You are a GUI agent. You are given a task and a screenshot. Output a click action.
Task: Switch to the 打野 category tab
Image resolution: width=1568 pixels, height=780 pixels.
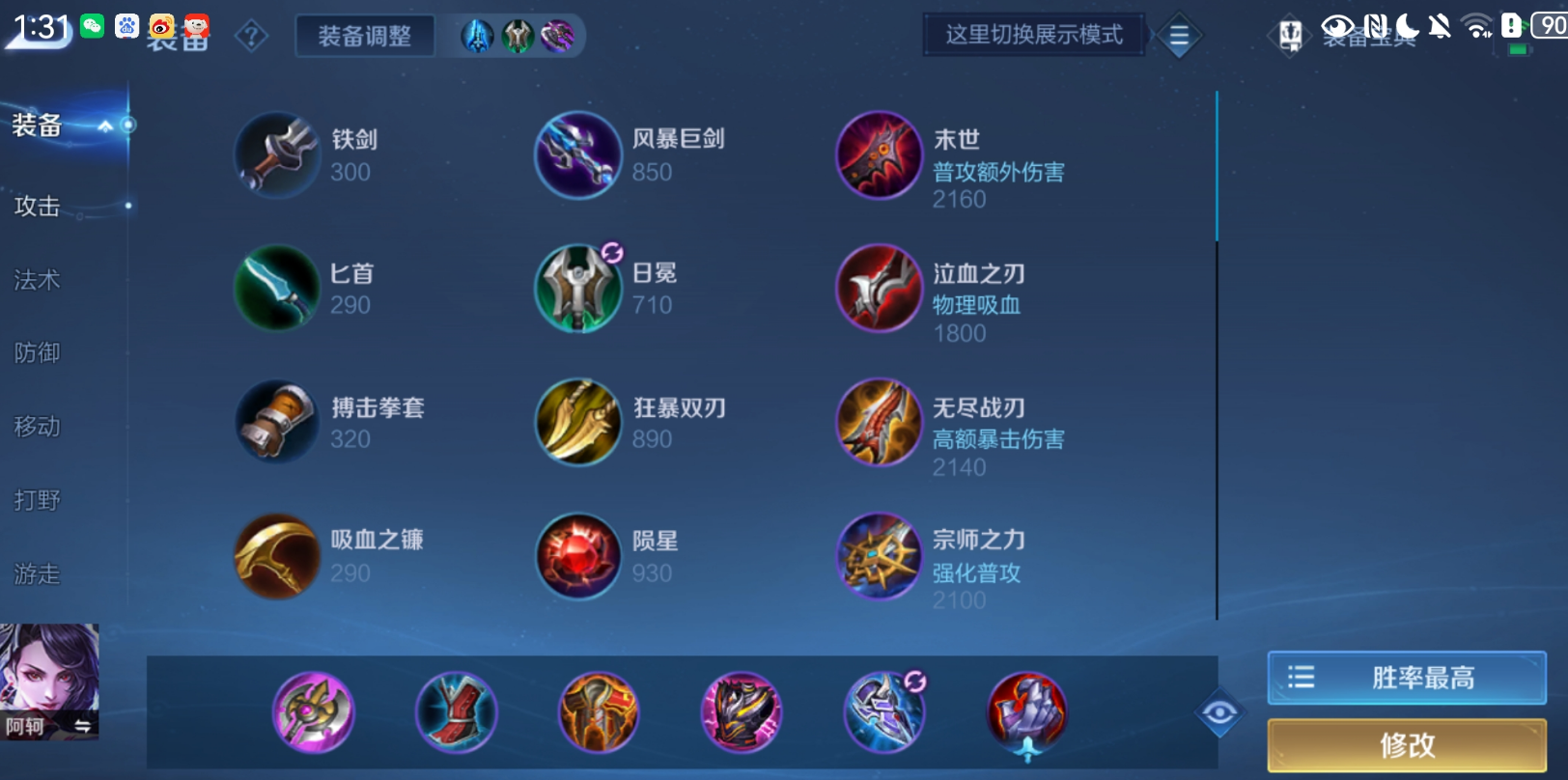point(36,500)
